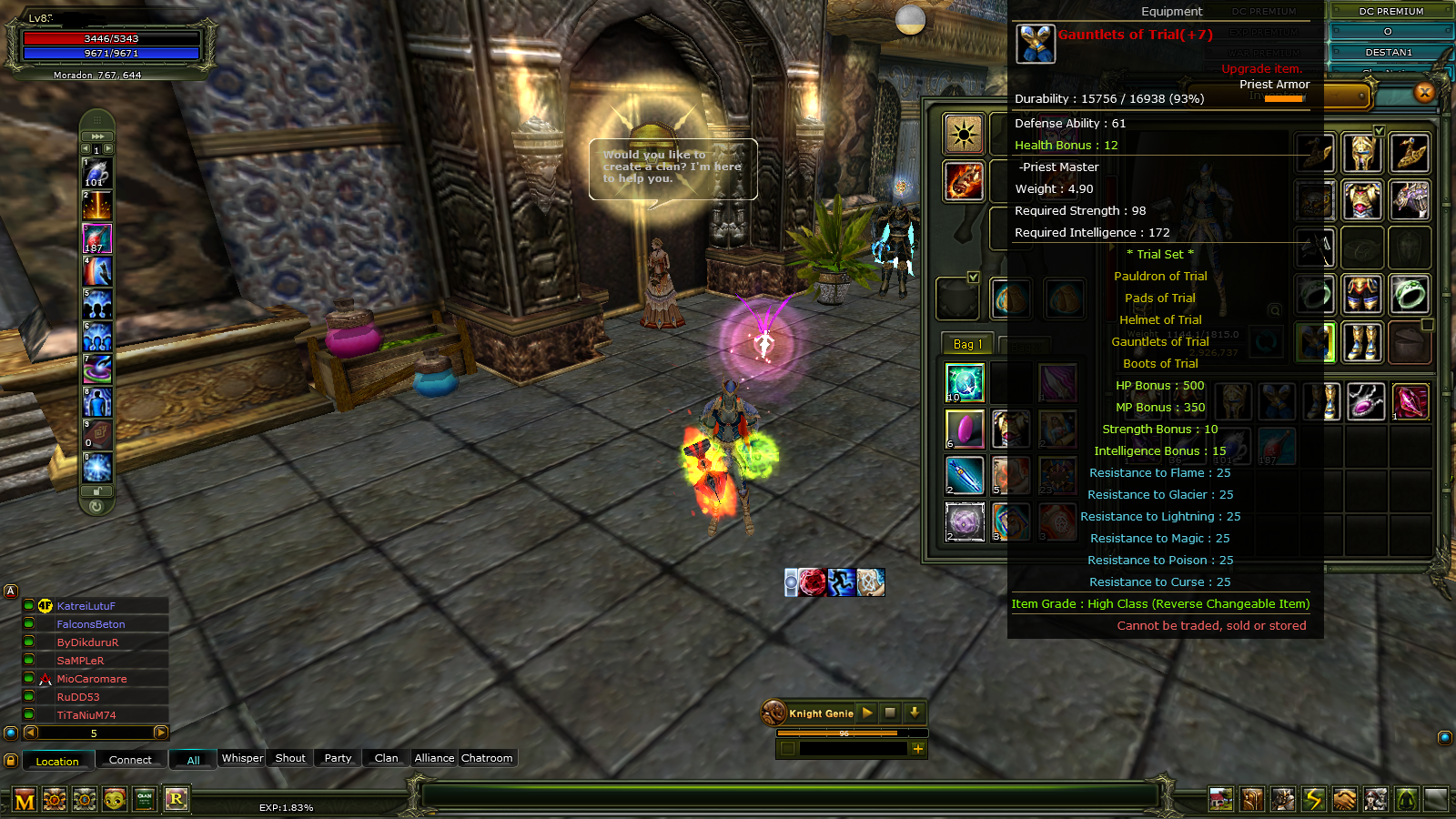Click the goblin face premium icon
The width and height of the screenshot is (1456, 819).
coord(114,798)
